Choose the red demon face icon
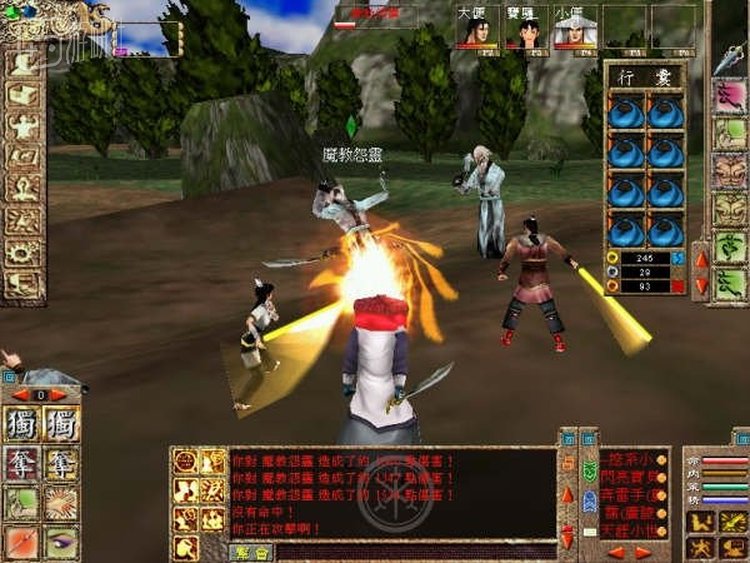Screen dimensions: 750x563 (x=729, y=172)
